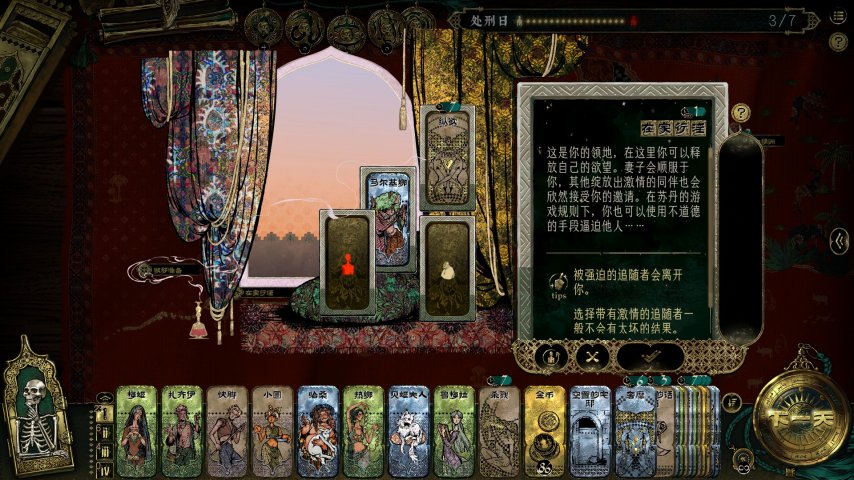The image size is (854, 480).
Task: Pick the 鲁梅拉 card from hand
Action: click(454, 431)
